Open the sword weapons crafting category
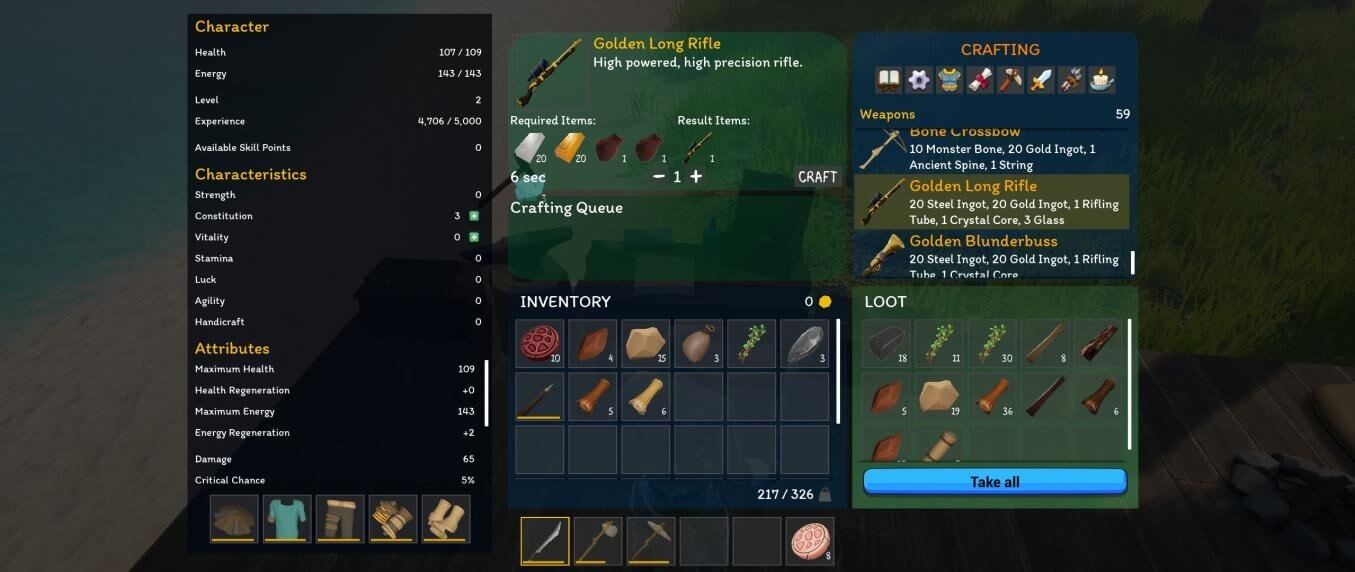Image resolution: width=1355 pixels, height=572 pixels. pyautogui.click(x=1041, y=80)
